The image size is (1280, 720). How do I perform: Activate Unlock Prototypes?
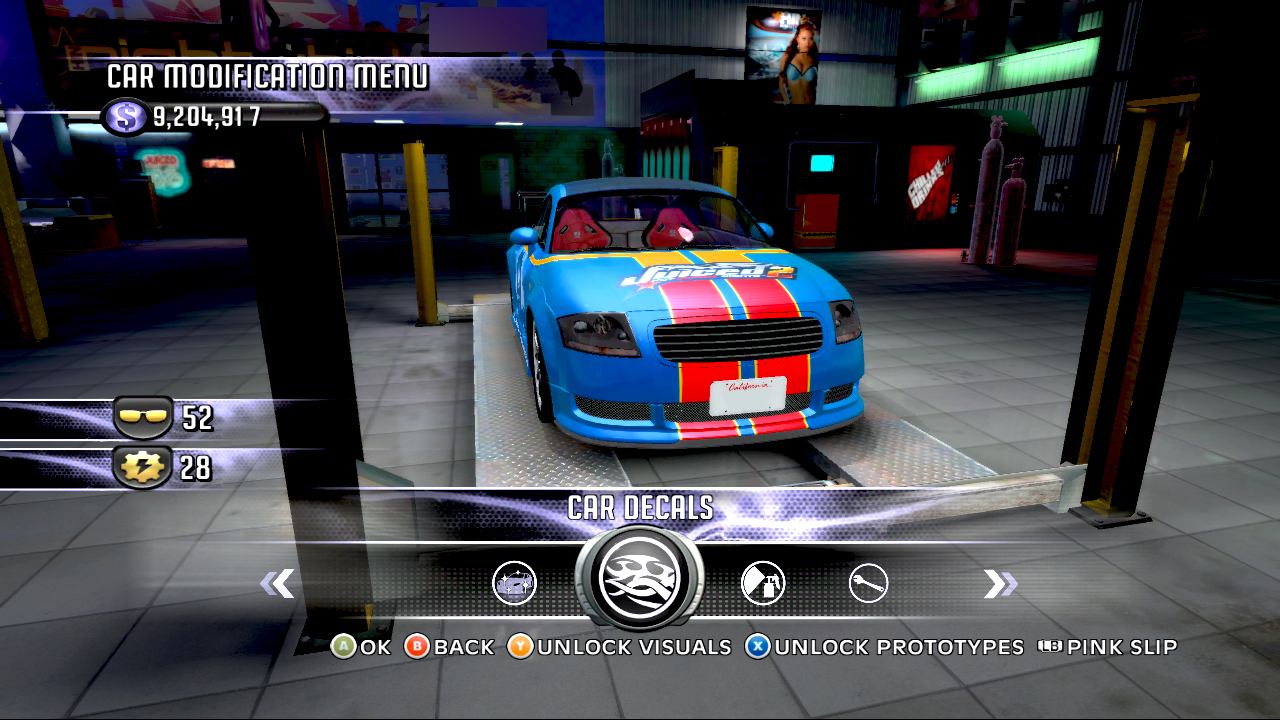click(x=885, y=647)
